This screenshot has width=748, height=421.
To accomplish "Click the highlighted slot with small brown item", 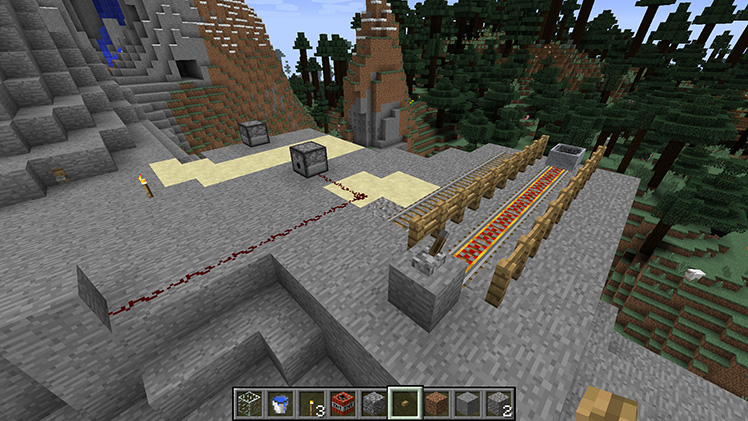I will 405,402.
